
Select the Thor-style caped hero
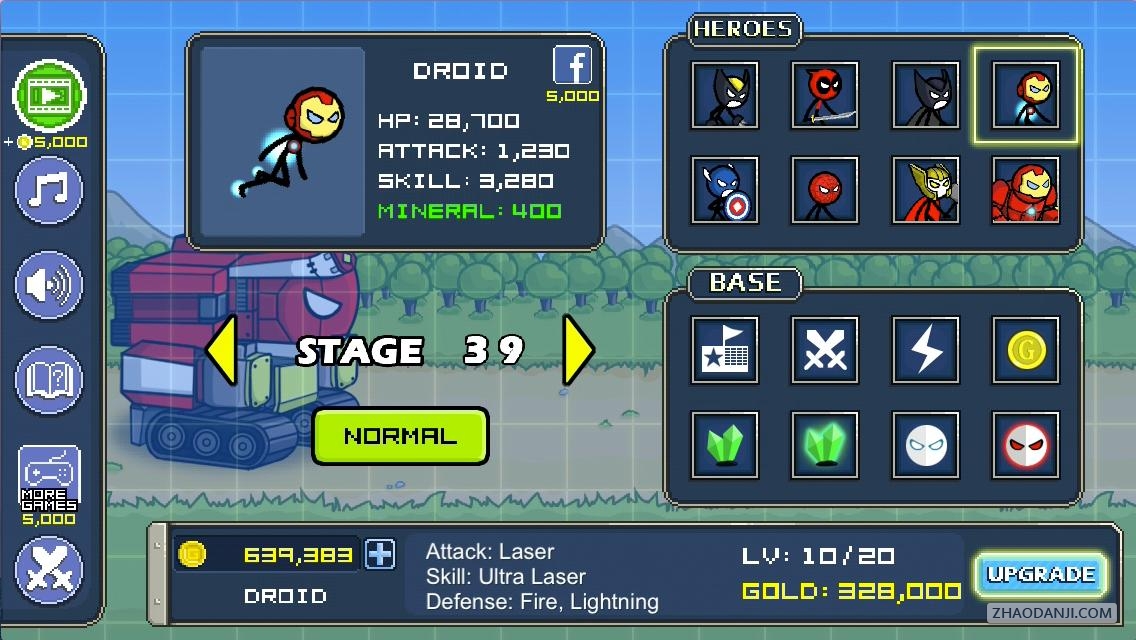(x=926, y=188)
